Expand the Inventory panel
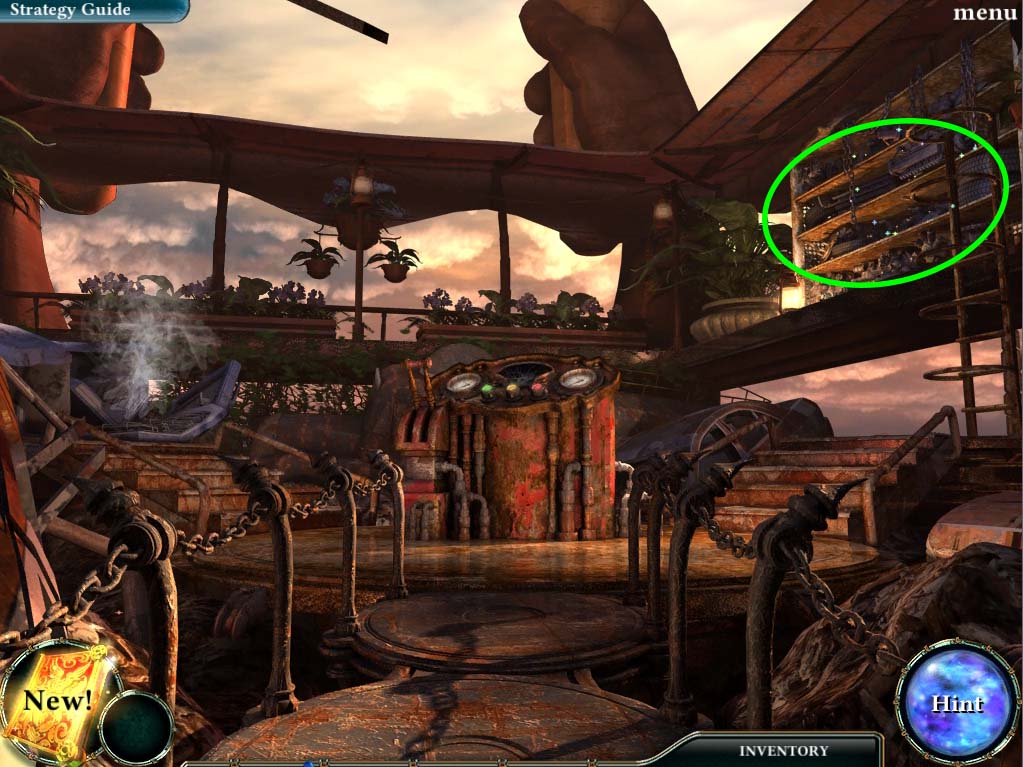The width and height of the screenshot is (1023, 767). pyautogui.click(x=784, y=750)
